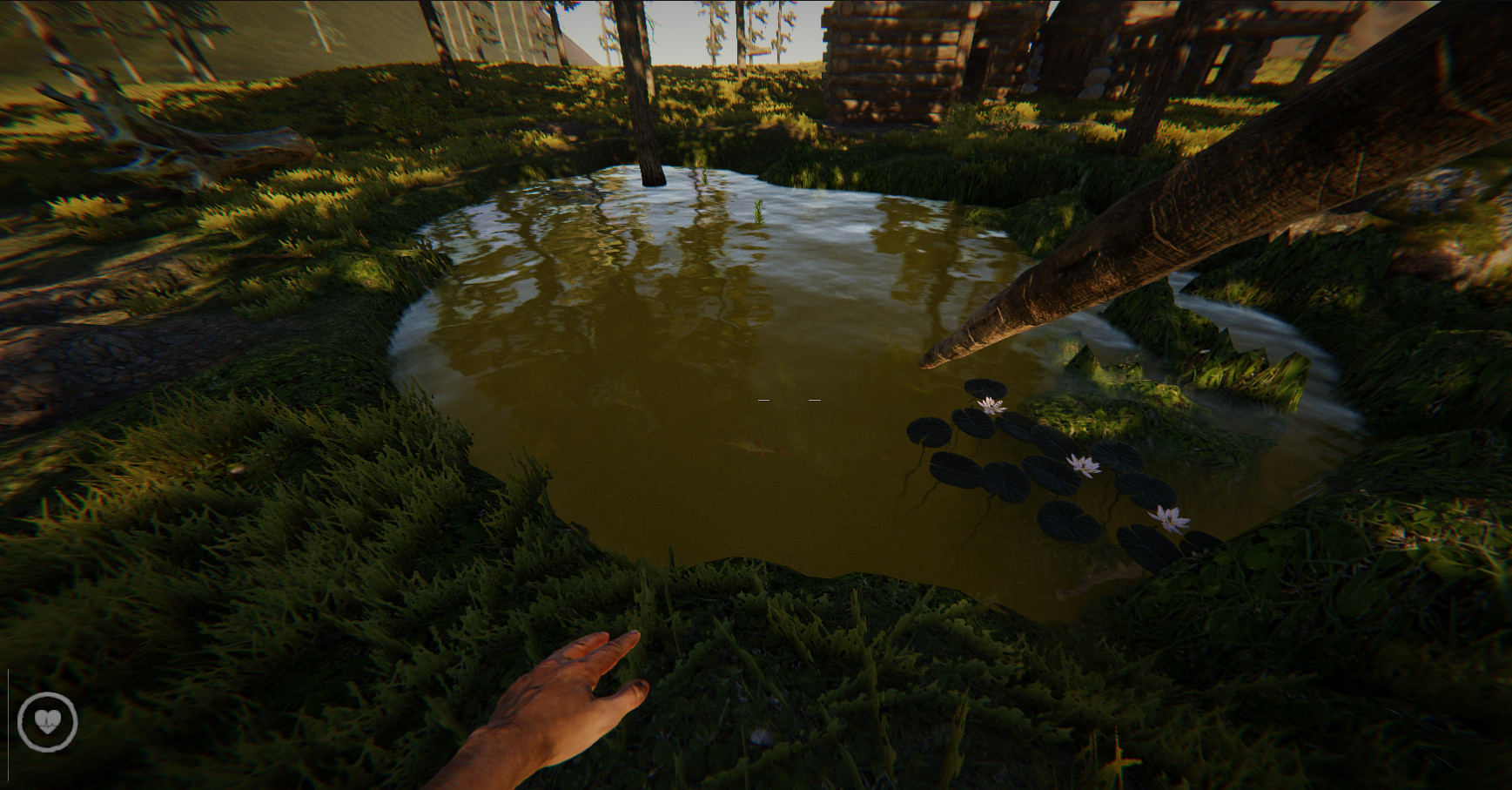This screenshot has height=790, width=1512.
Task: Click the right crosshair interaction marker
Action: click(816, 399)
